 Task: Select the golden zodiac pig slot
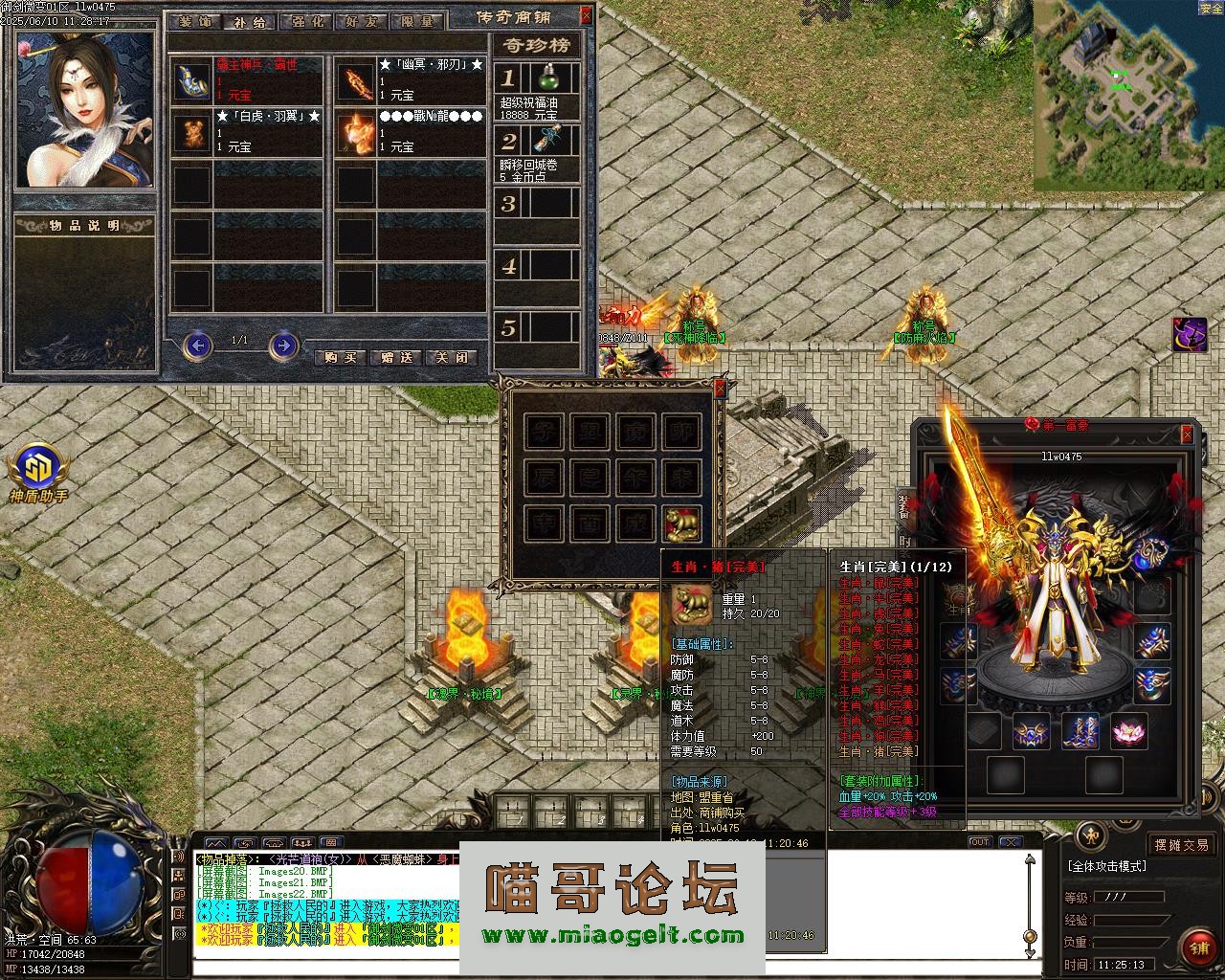point(682,523)
